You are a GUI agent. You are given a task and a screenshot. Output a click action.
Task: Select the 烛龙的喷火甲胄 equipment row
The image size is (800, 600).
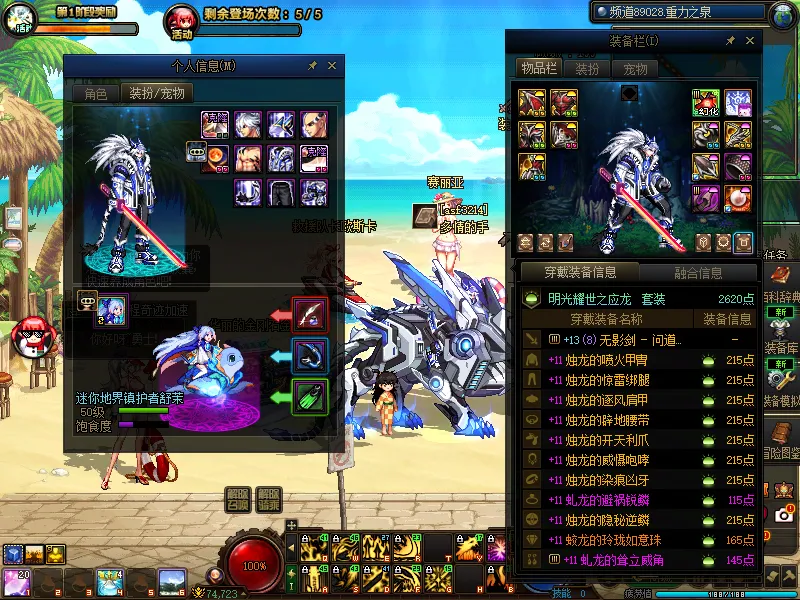610,361
